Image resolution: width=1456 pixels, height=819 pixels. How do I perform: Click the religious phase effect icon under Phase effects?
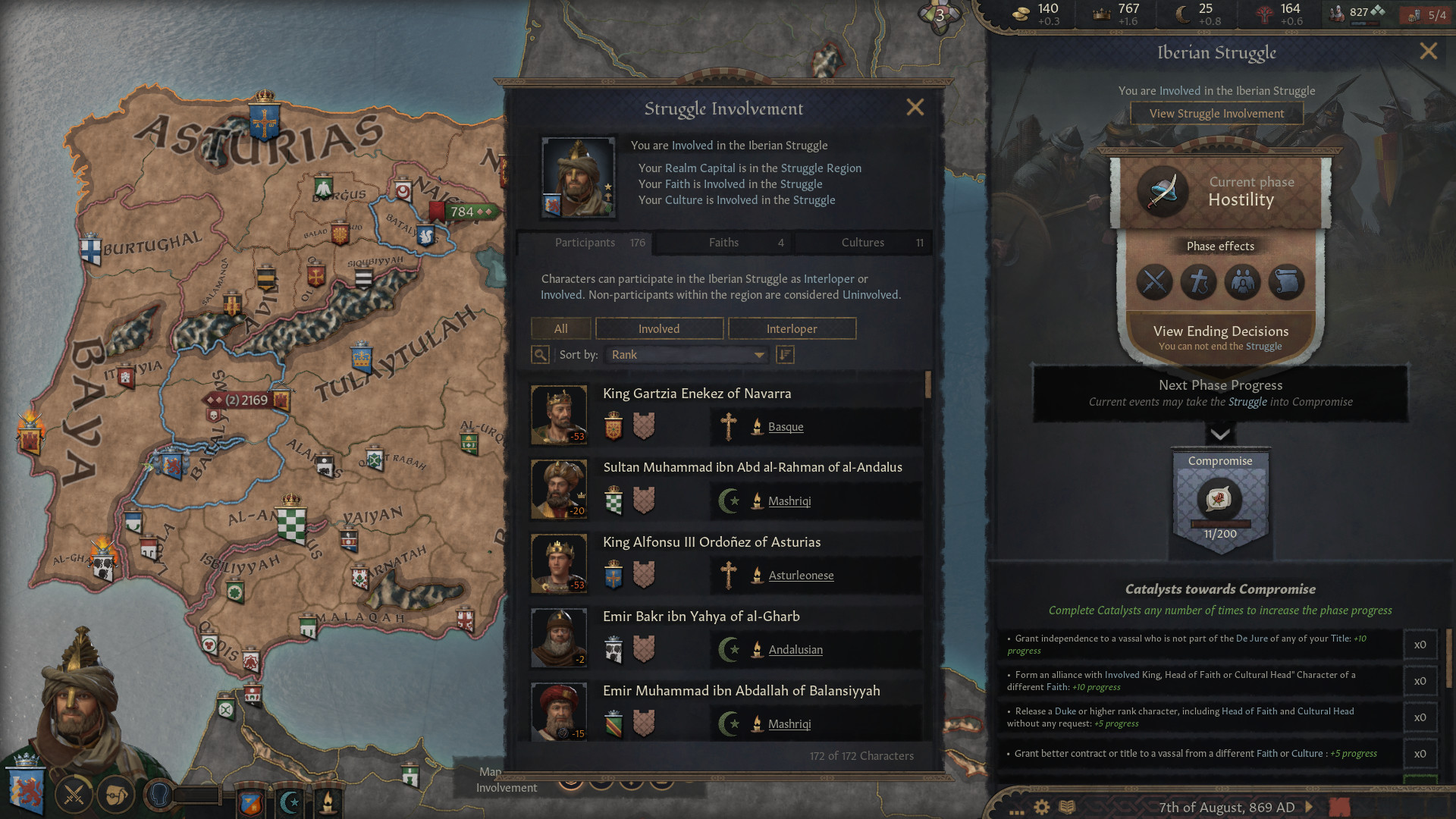coord(1198,282)
